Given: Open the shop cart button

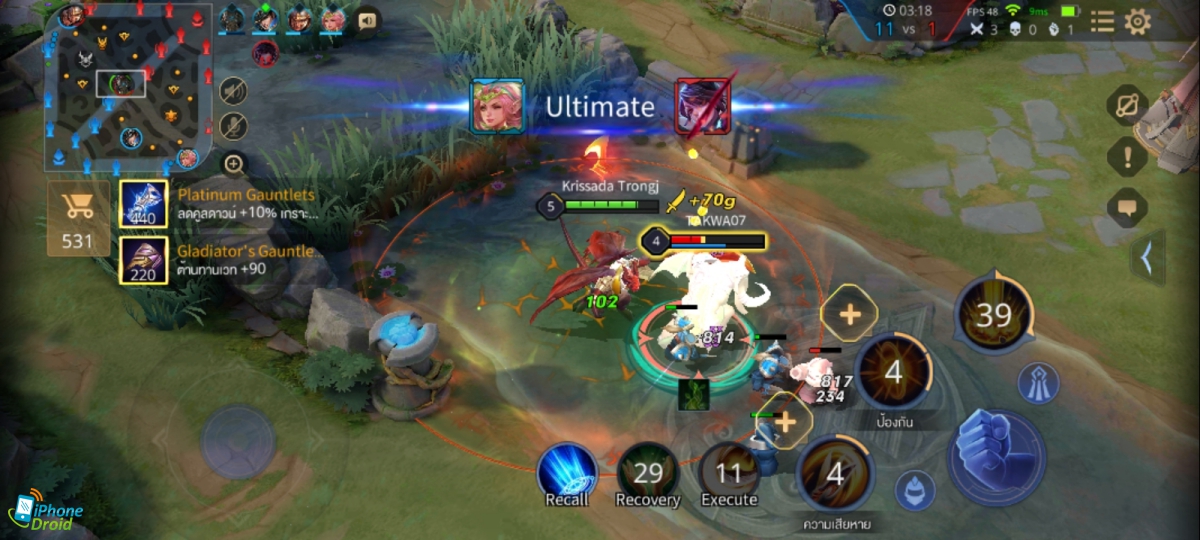Looking at the screenshot, I should (x=77, y=217).
